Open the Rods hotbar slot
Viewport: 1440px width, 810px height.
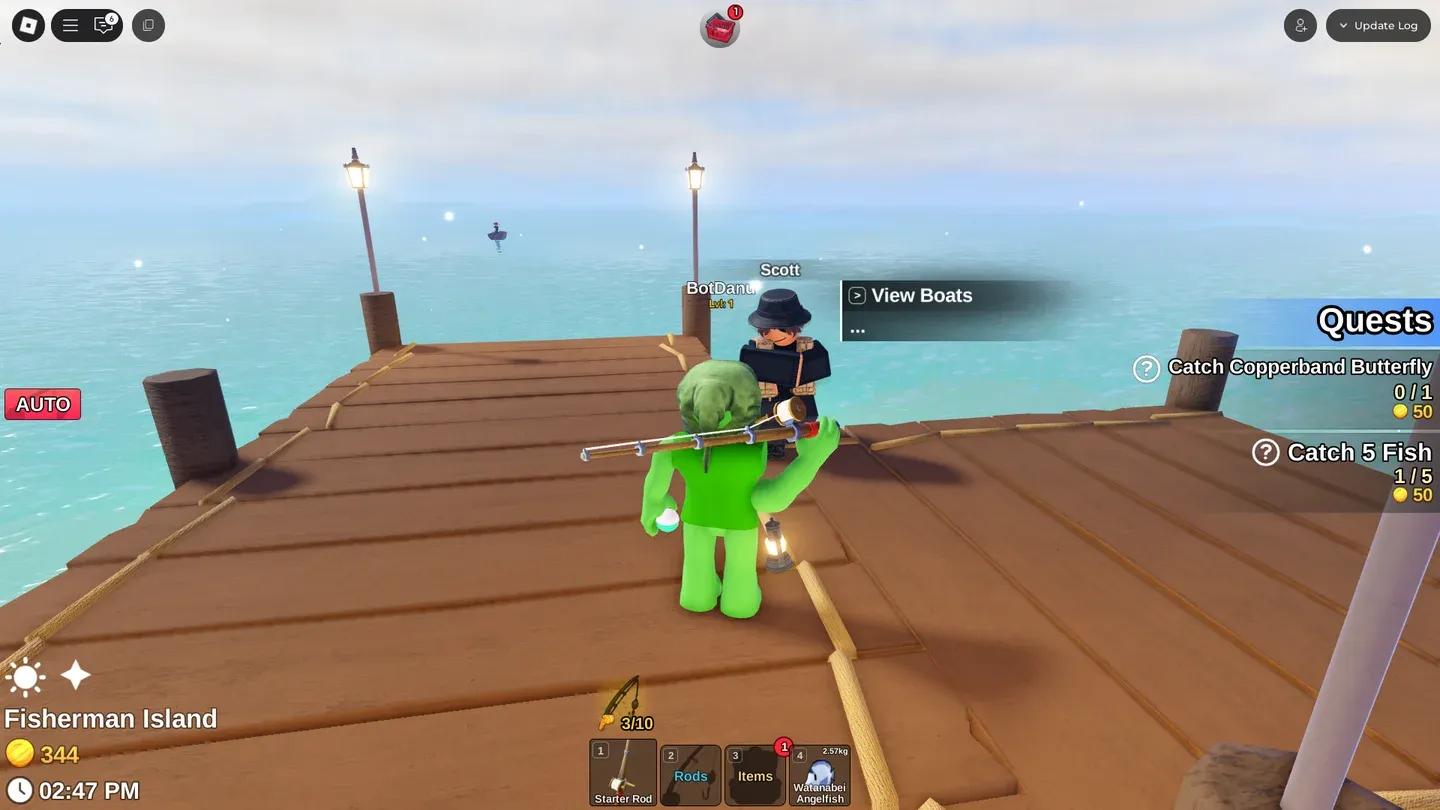(690, 773)
